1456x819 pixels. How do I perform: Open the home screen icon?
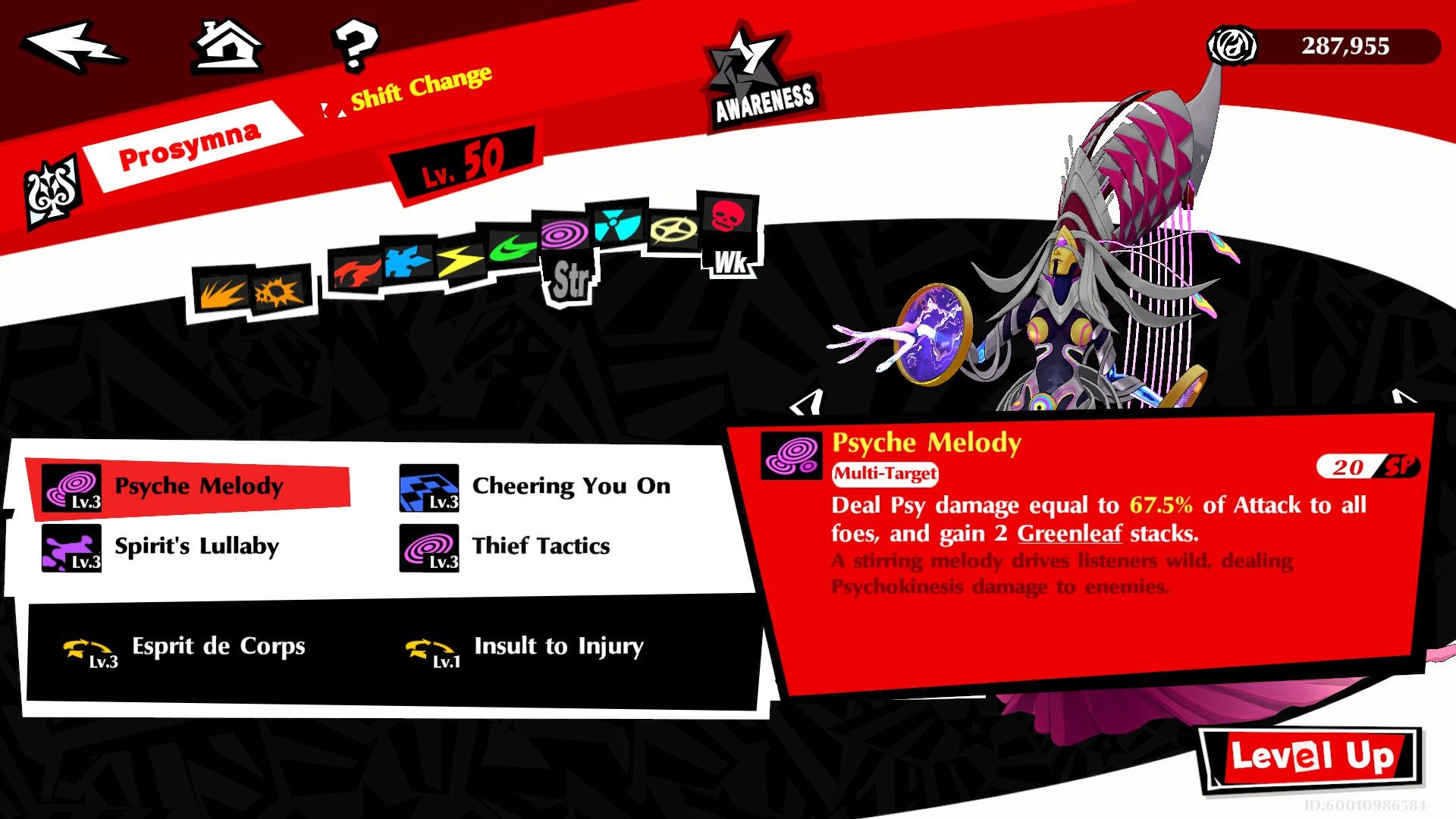pos(226,47)
